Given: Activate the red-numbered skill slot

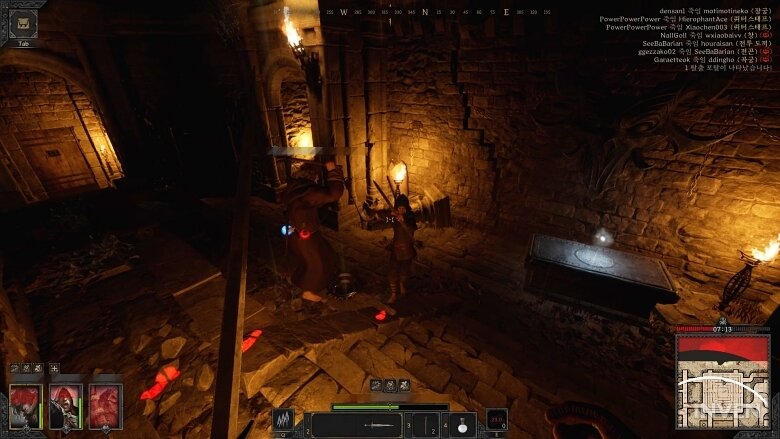Looking at the screenshot, I should (x=497, y=421).
